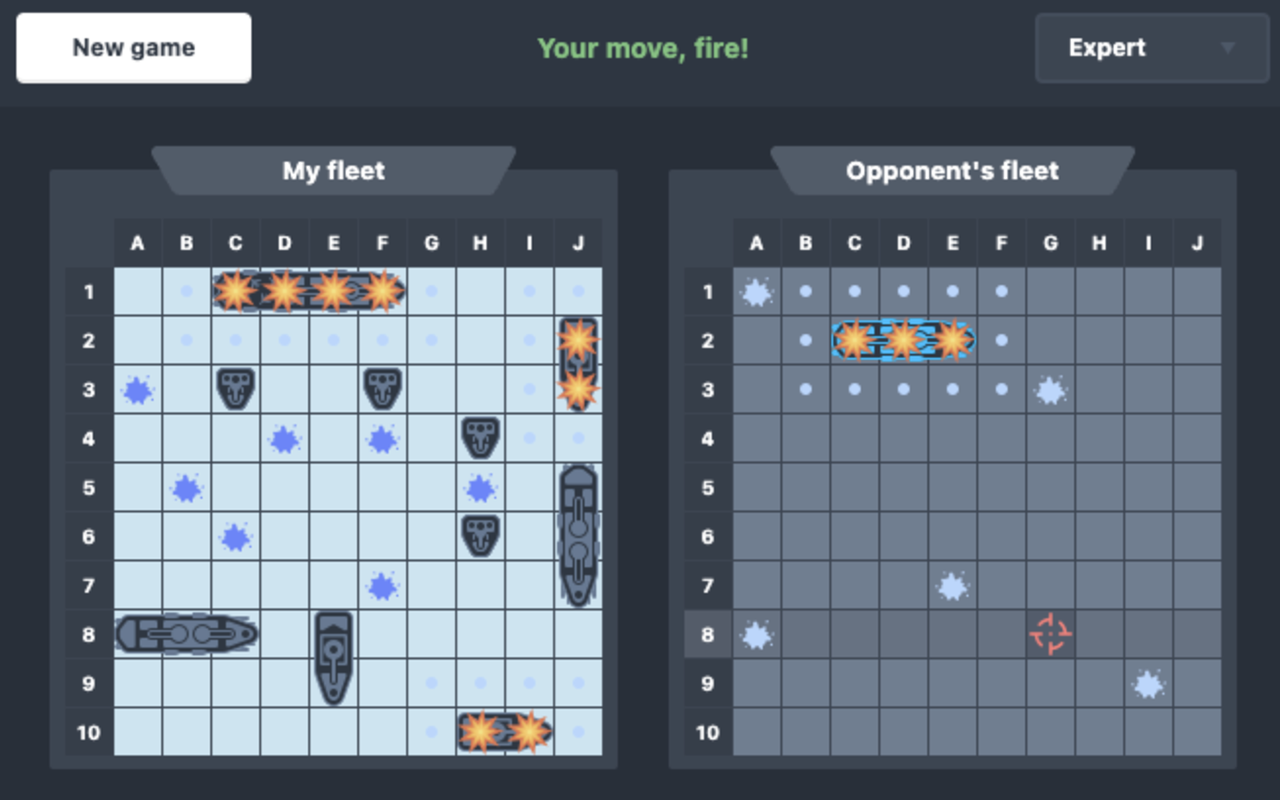Image resolution: width=1280 pixels, height=800 pixels.
Task: Click the 'Your move, fire!' status message
Action: pos(643,47)
